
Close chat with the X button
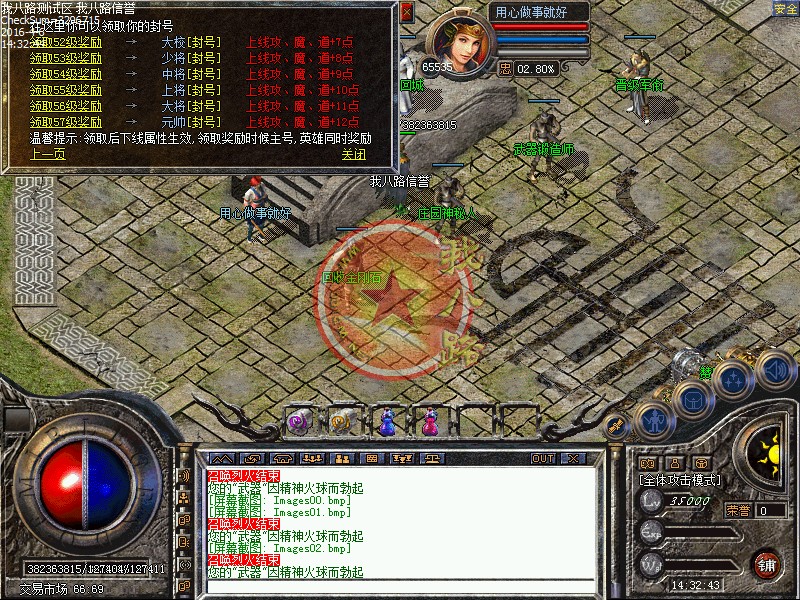573,458
